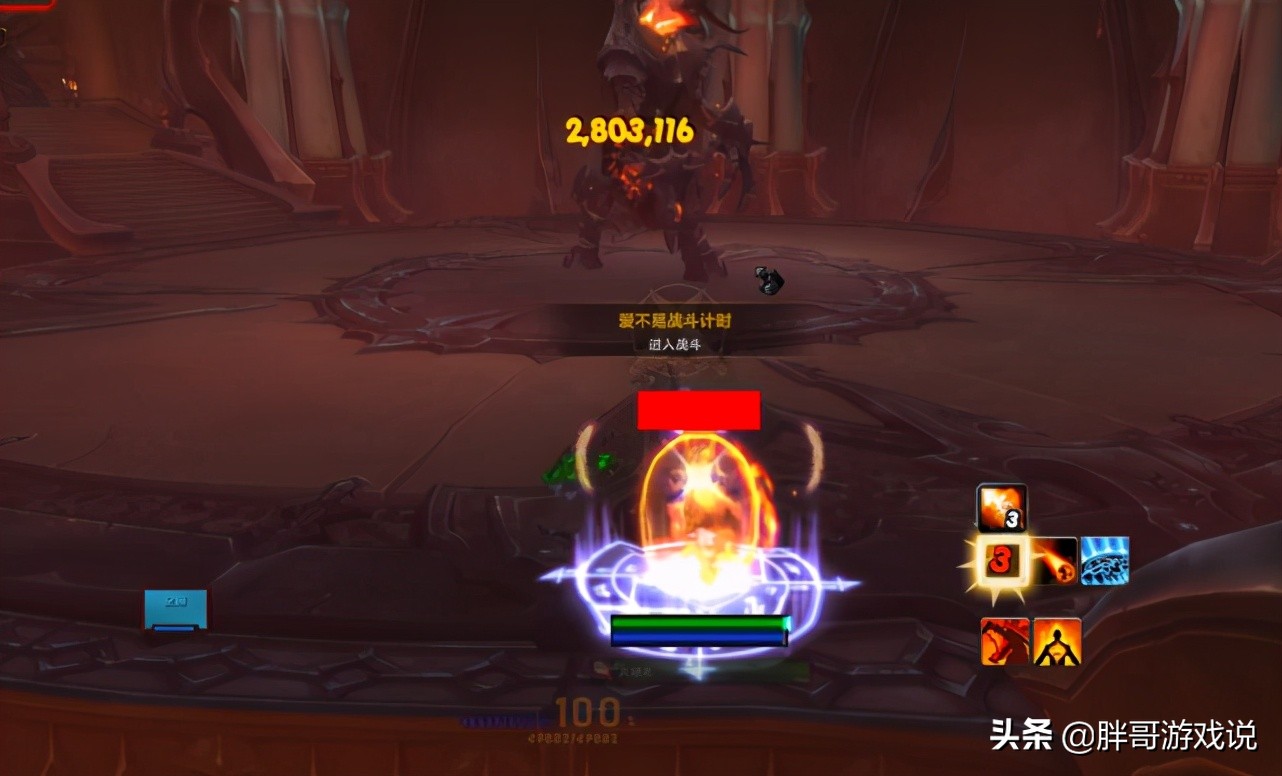1282x776 pixels.
Task: Click the cyan panel in the bottom left
Action: [x=177, y=610]
